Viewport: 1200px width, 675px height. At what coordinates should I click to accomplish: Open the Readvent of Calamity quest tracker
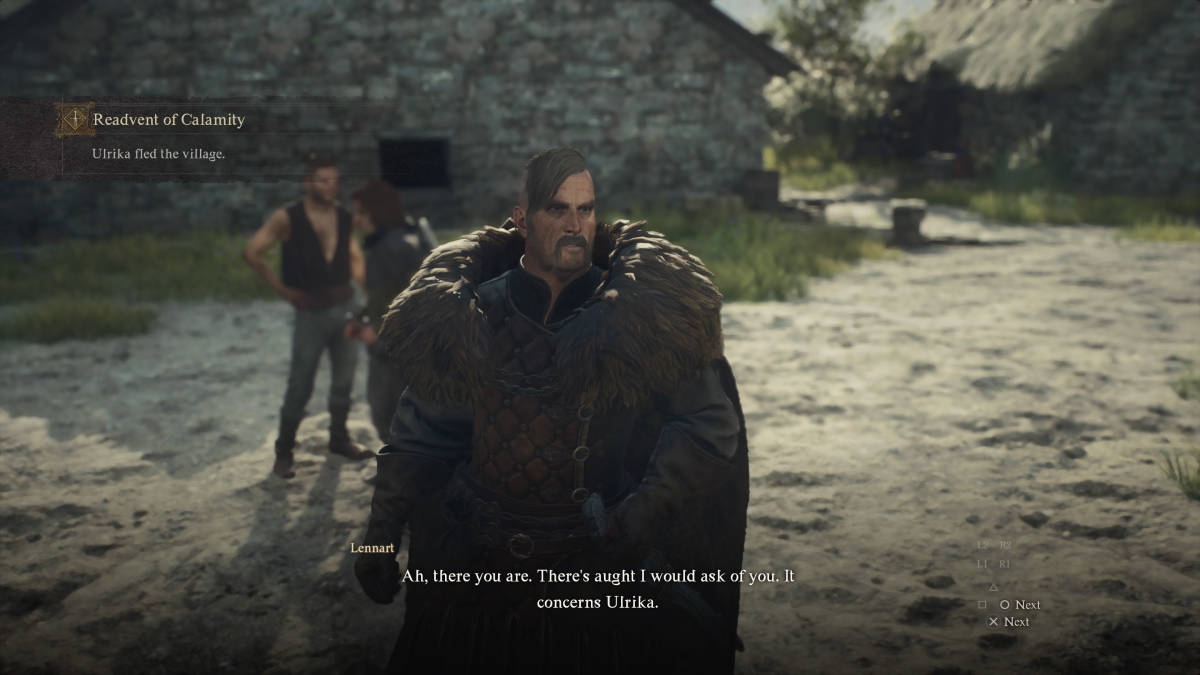tap(169, 120)
